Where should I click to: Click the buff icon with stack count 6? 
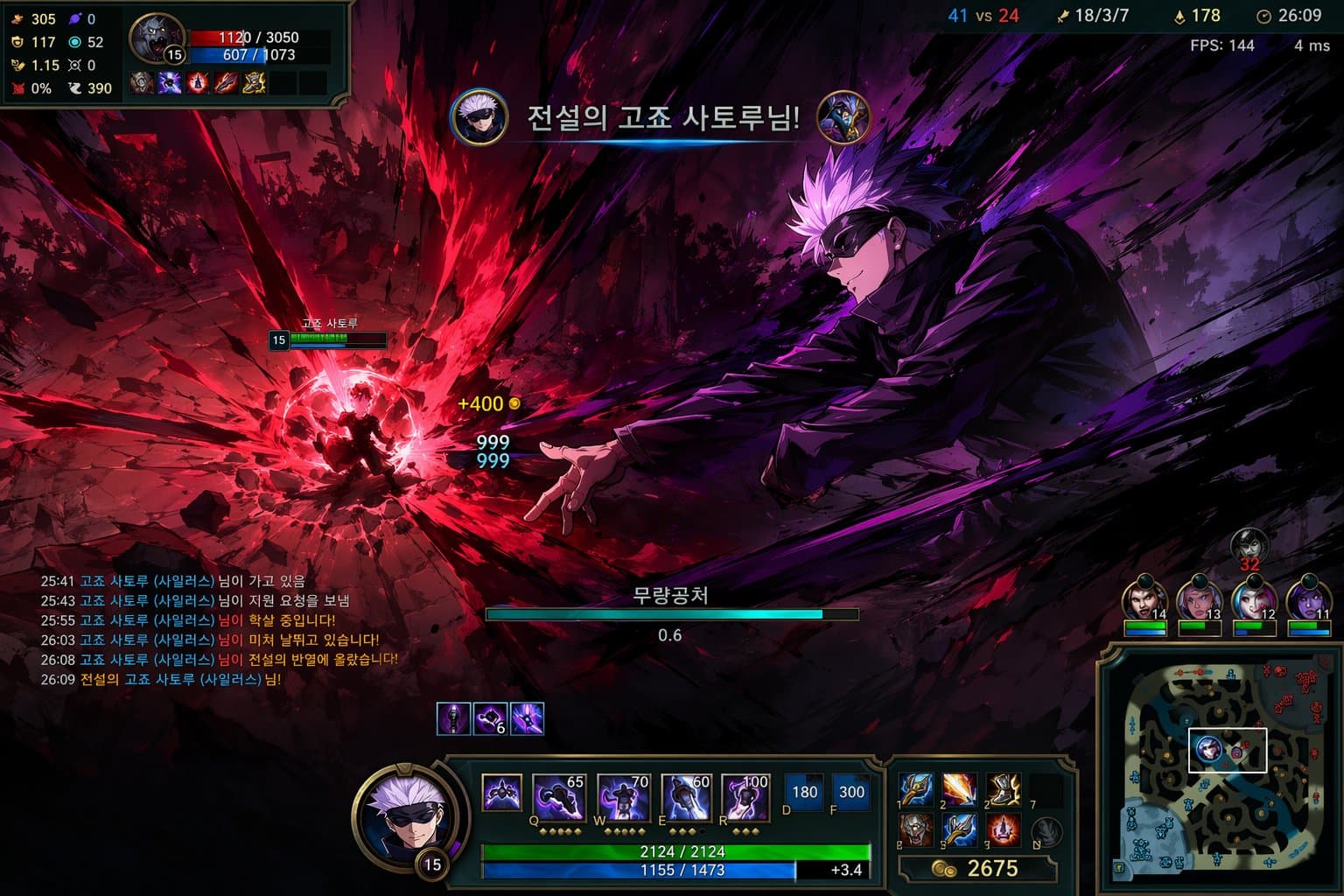pyautogui.click(x=490, y=719)
